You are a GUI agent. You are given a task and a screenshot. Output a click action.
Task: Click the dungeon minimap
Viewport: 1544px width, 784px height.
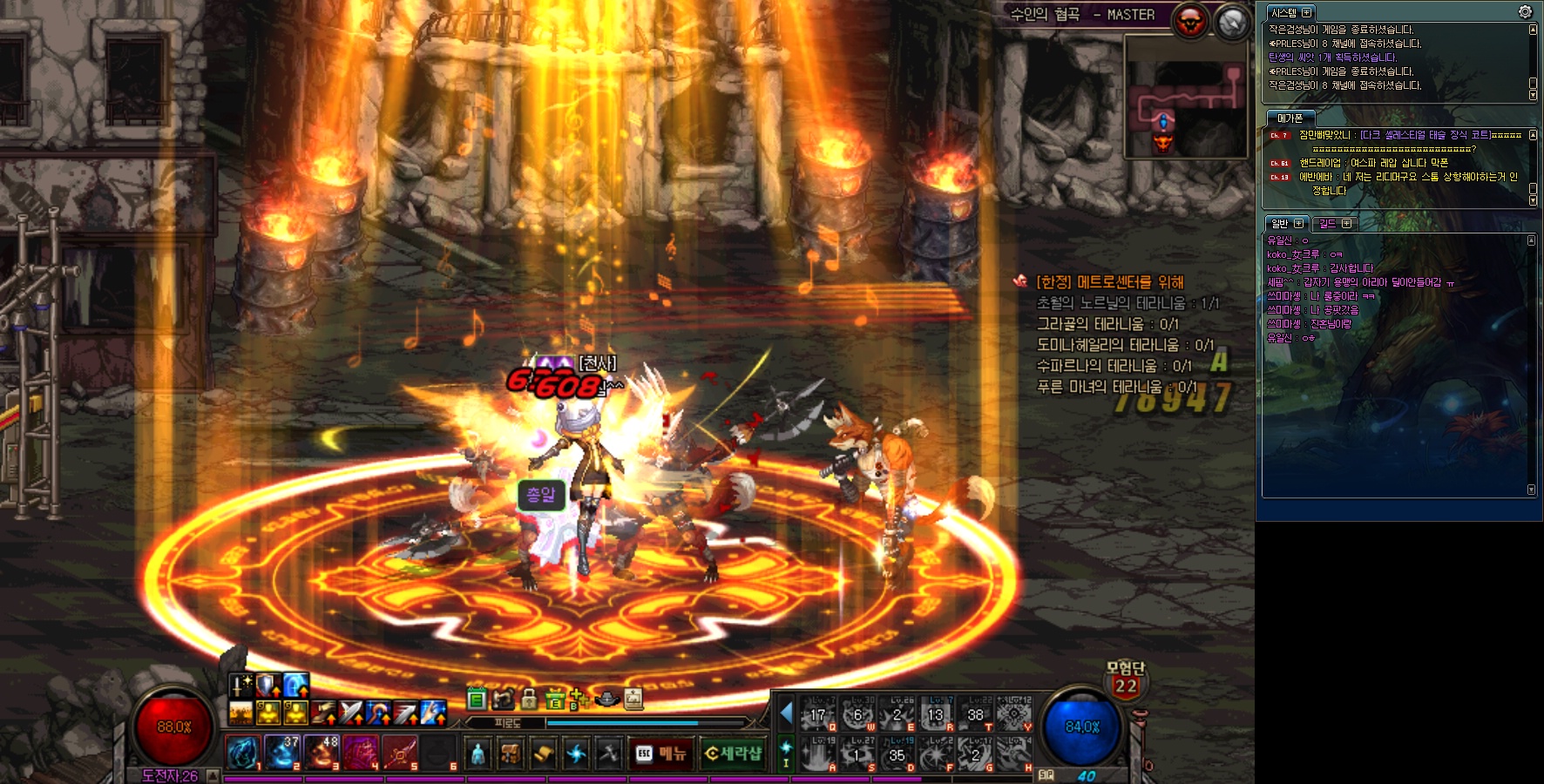coord(1186,98)
